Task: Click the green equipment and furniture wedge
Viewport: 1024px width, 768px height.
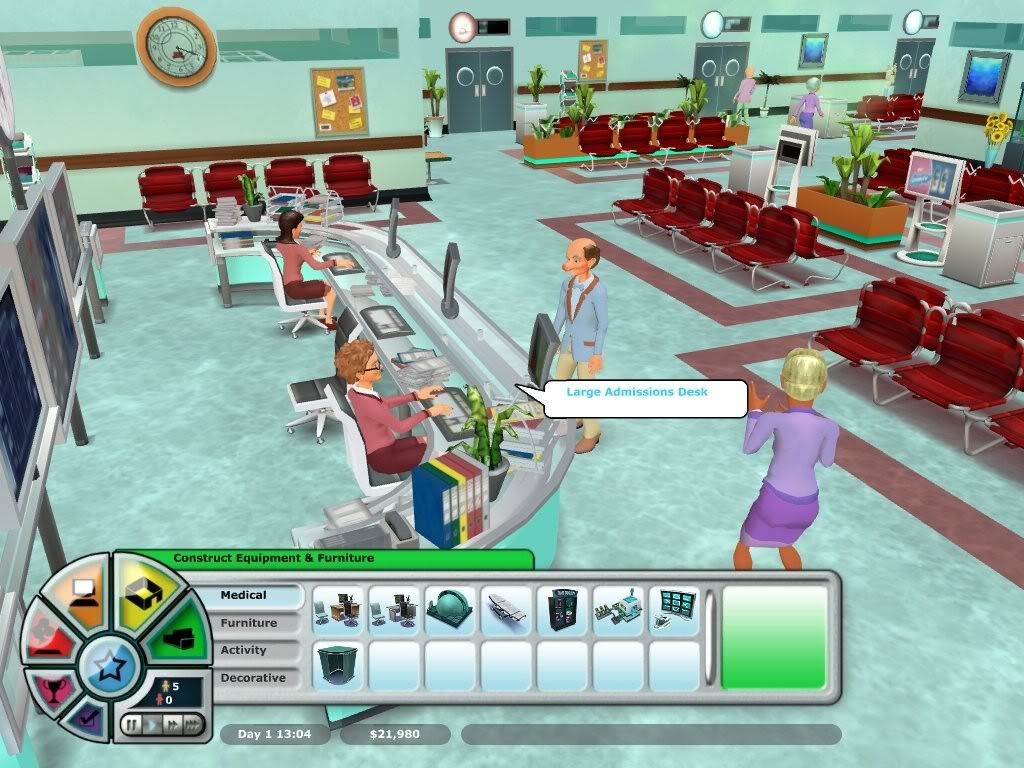Action: pyautogui.click(x=178, y=638)
